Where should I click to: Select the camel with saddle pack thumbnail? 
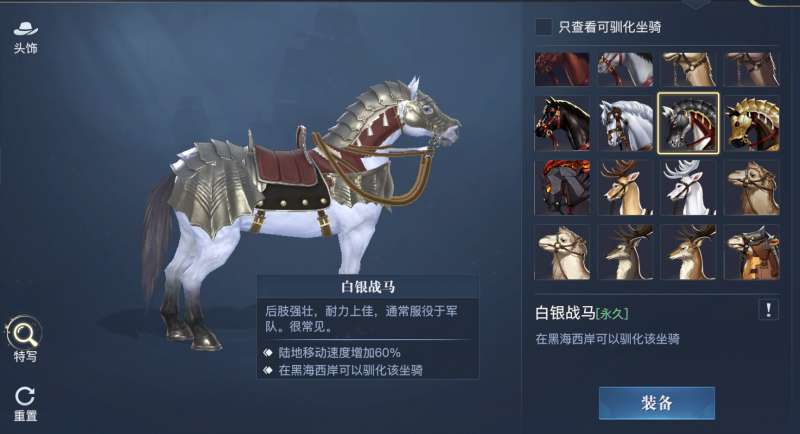[x=751, y=251]
